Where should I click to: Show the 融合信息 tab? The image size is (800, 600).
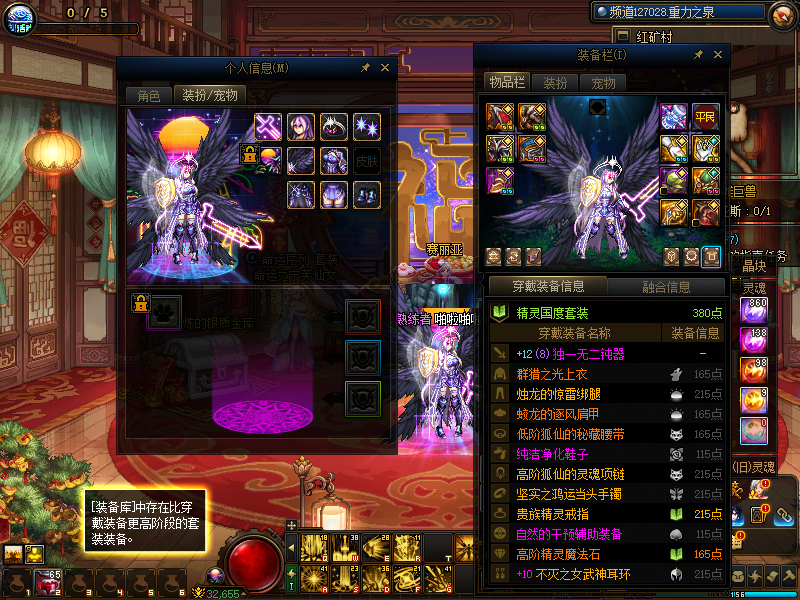pyautogui.click(x=666, y=287)
